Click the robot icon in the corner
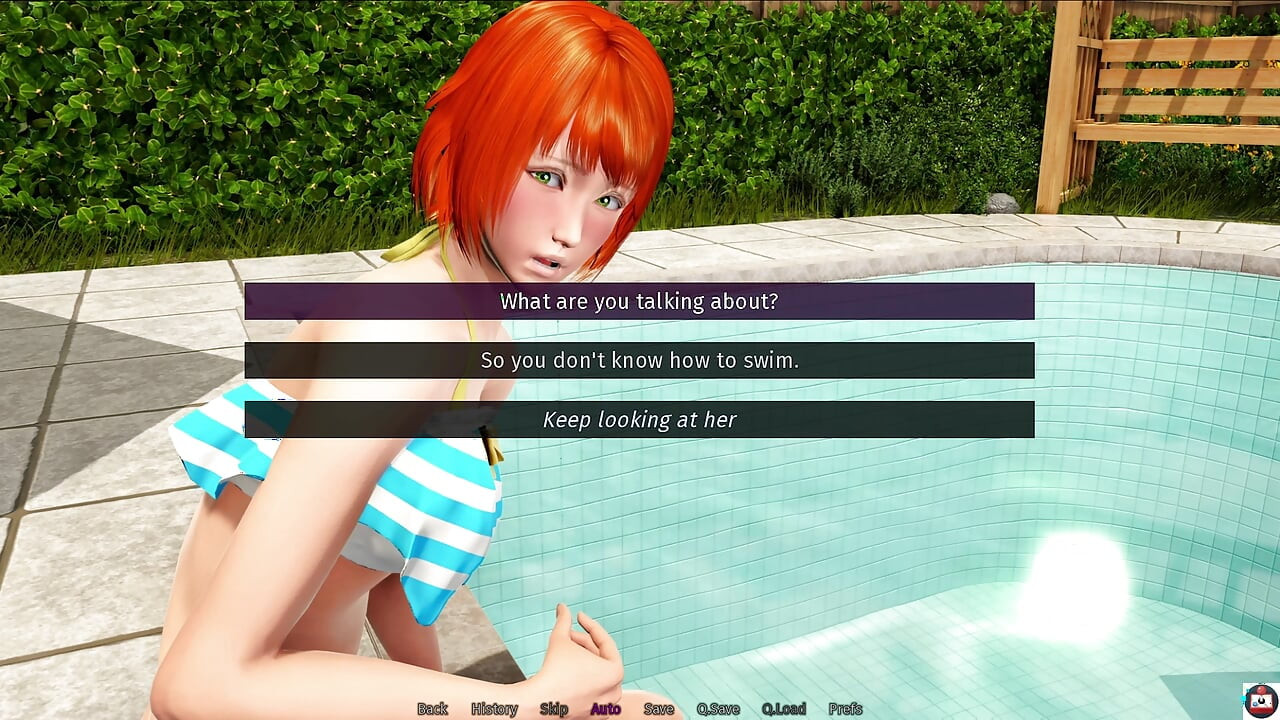This screenshot has width=1280, height=720. 1260,699
